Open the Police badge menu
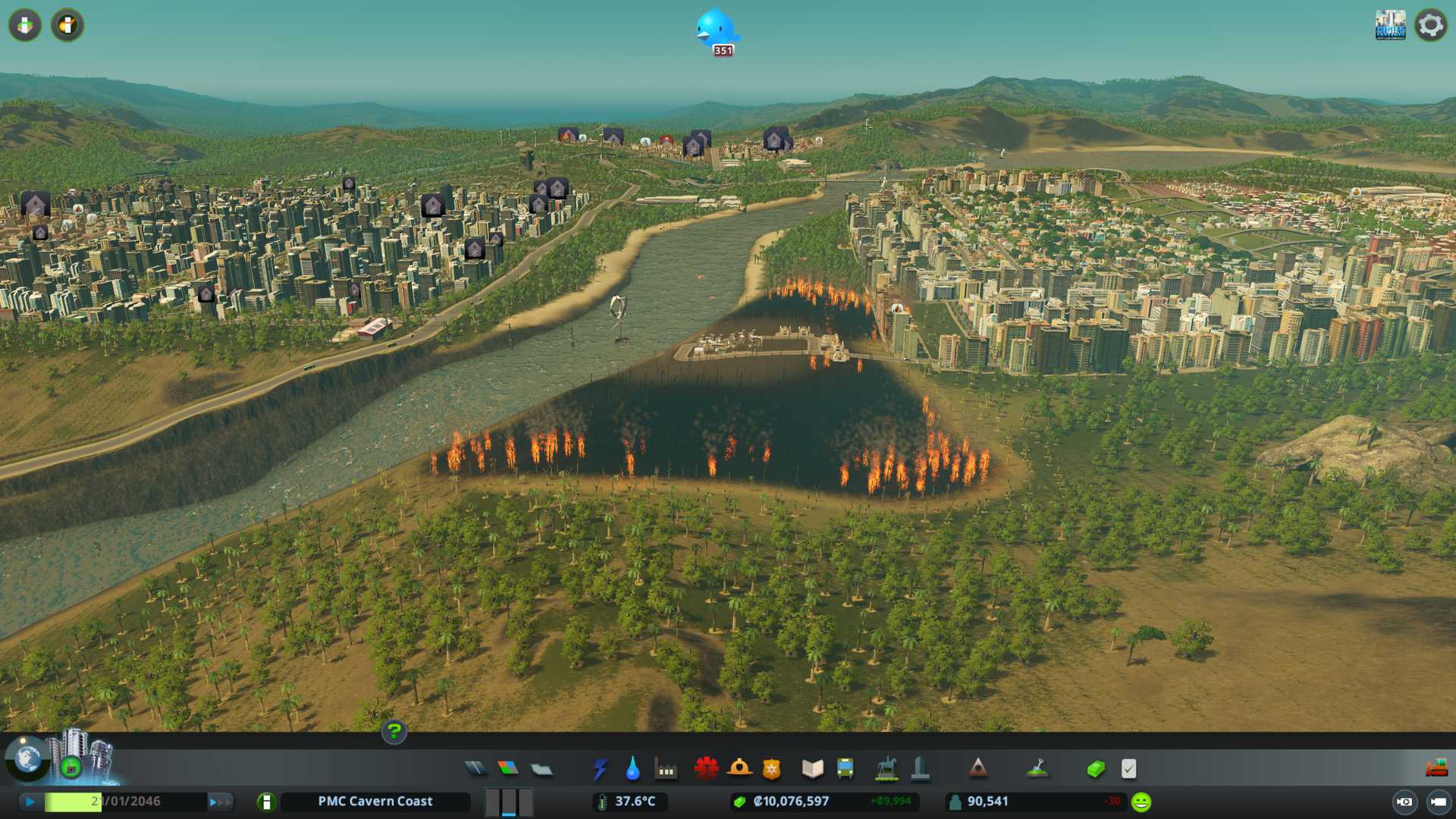This screenshot has width=1456, height=819. tap(771, 769)
